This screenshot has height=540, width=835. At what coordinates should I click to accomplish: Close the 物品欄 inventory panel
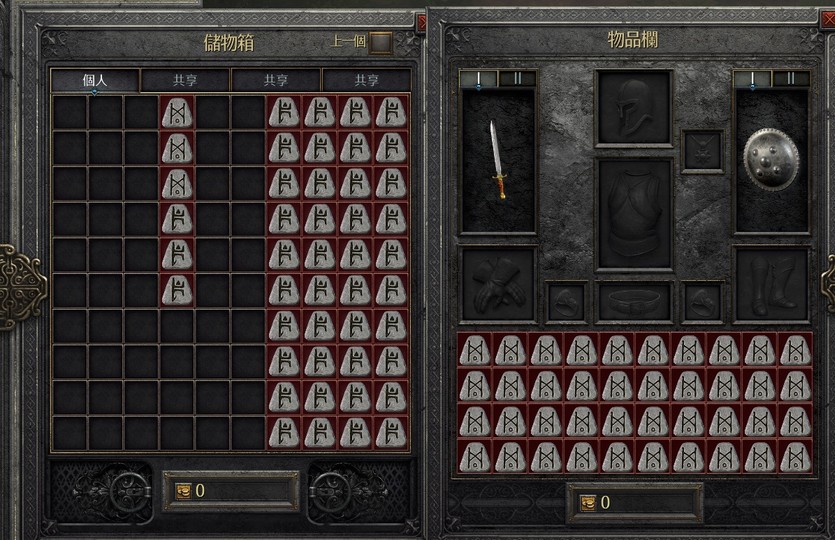click(827, 17)
